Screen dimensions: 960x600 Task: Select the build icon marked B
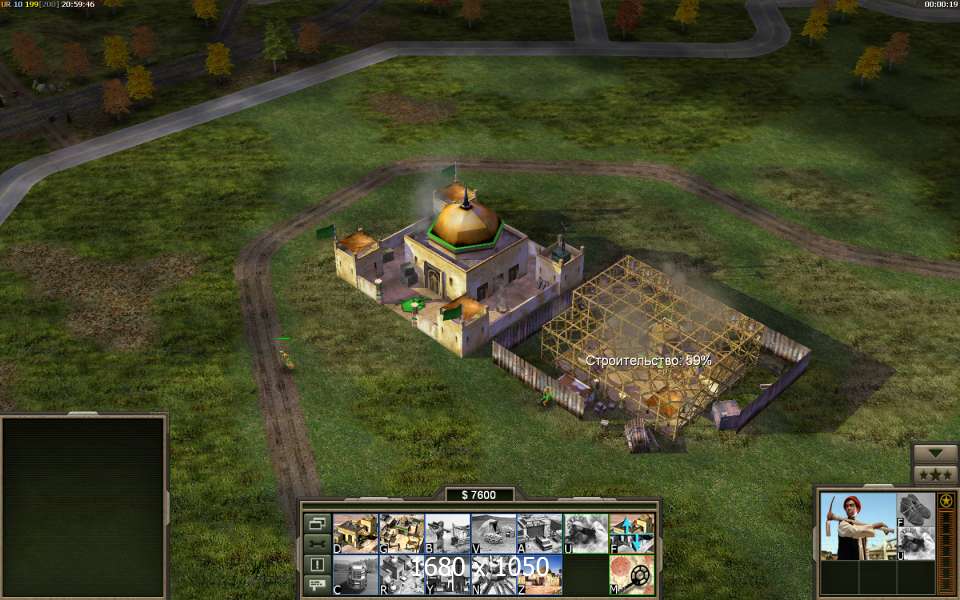[x=447, y=533]
